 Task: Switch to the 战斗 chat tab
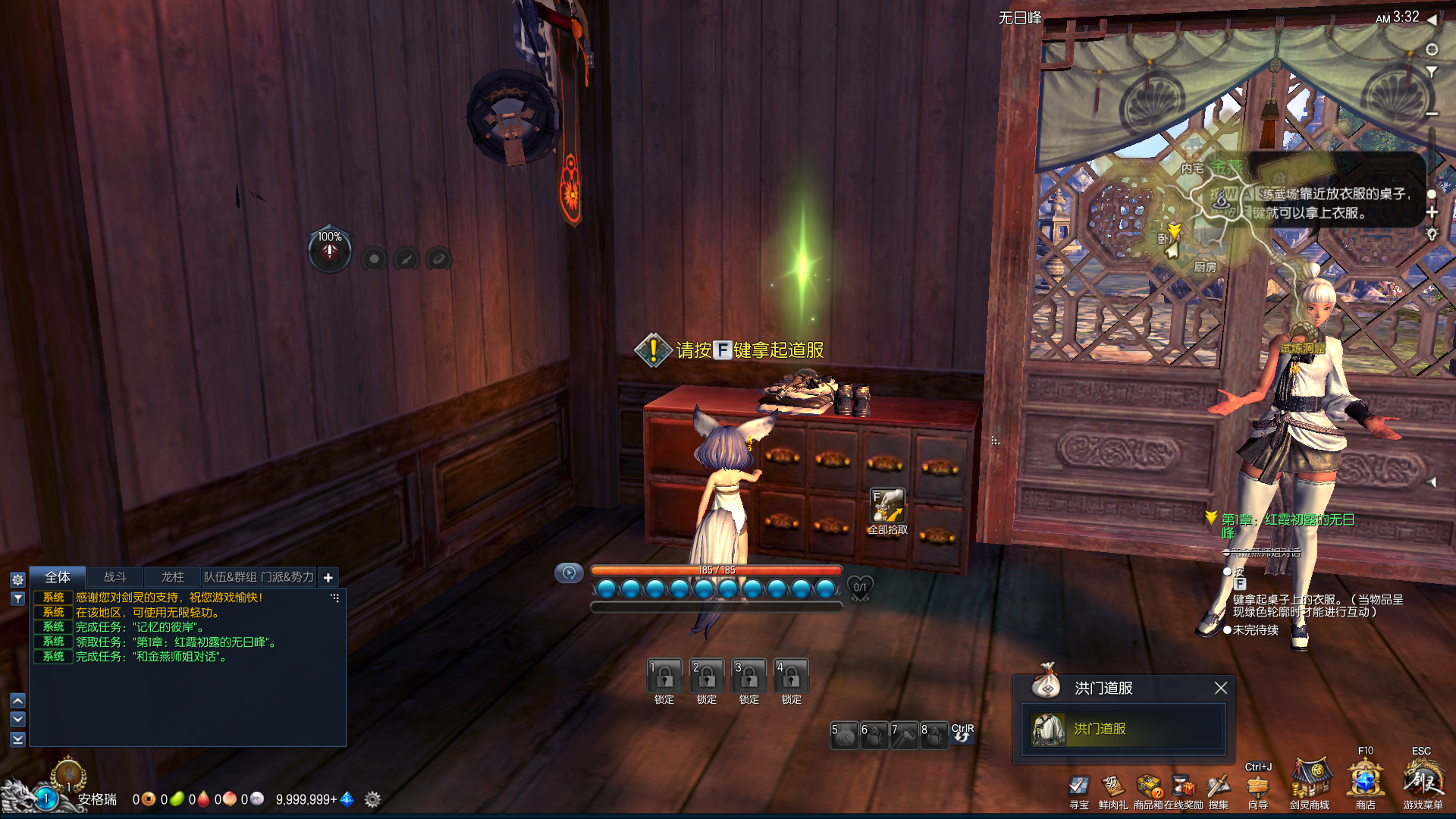click(115, 577)
